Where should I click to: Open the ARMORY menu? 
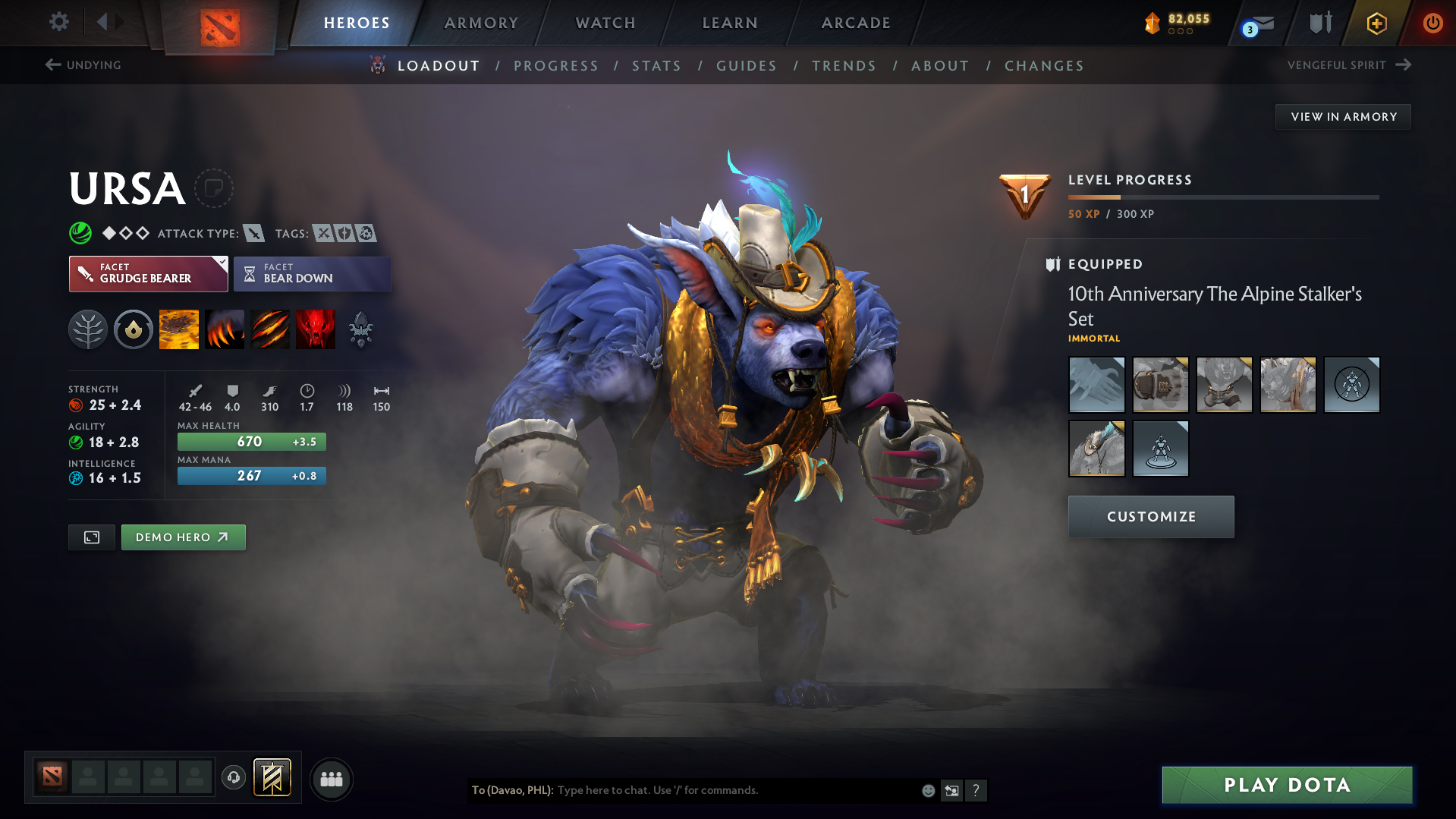click(481, 23)
